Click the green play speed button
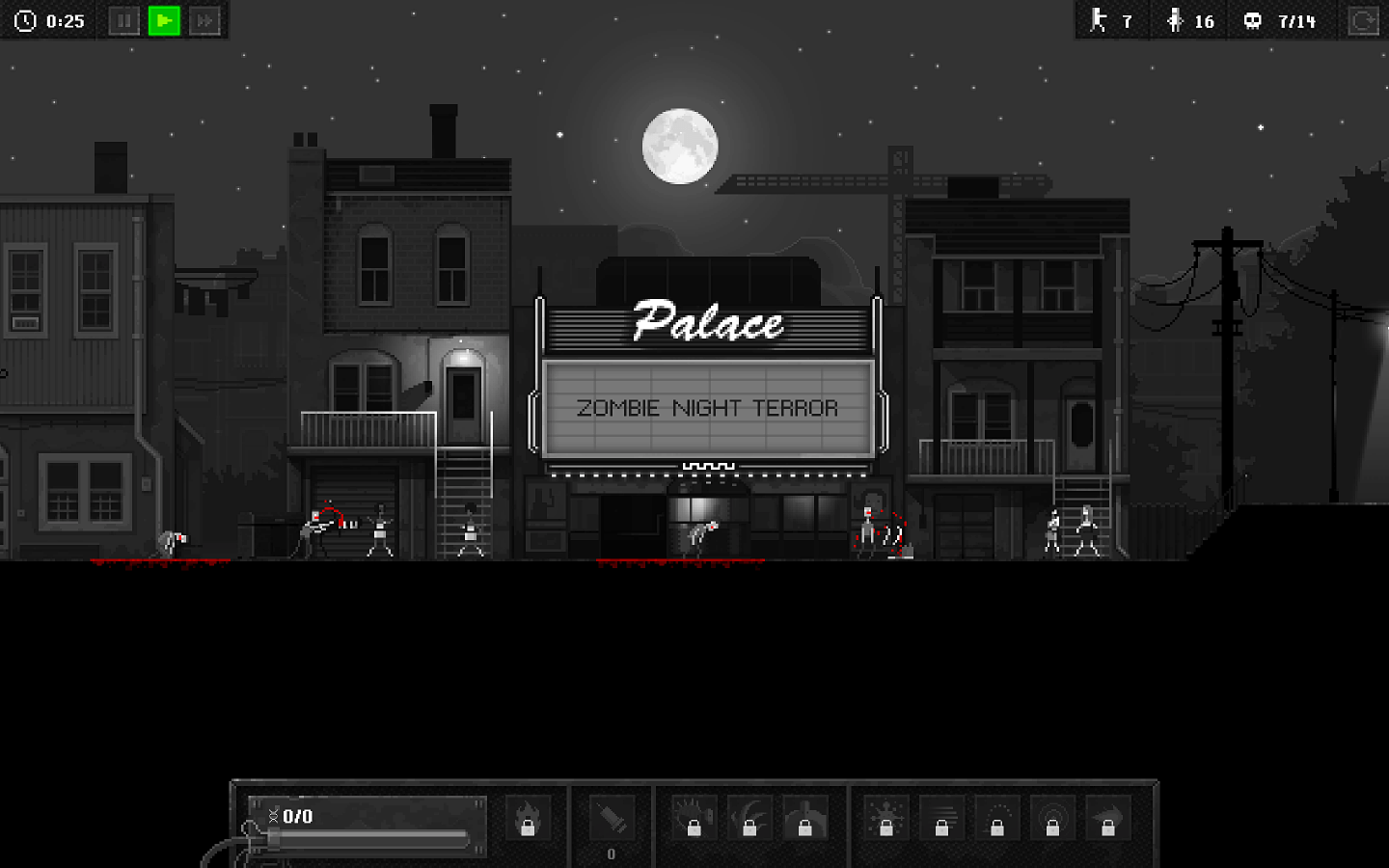This screenshot has width=1389, height=868. click(x=164, y=20)
